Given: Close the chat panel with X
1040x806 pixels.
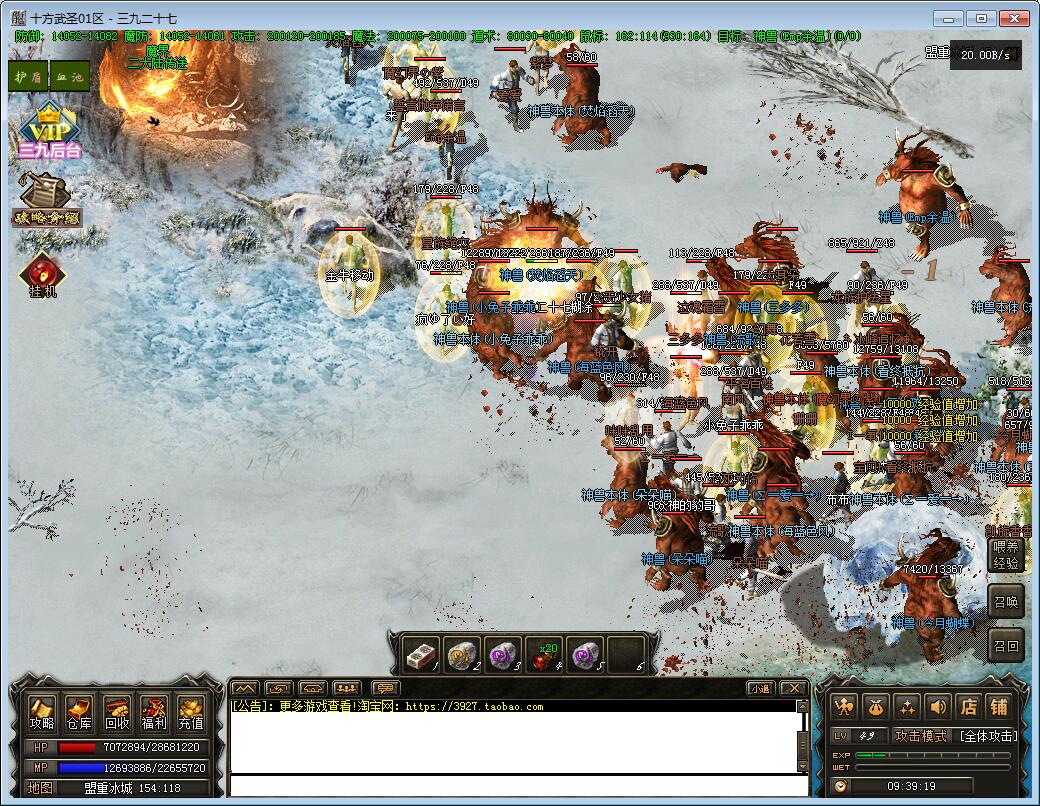Looking at the screenshot, I should click(792, 688).
